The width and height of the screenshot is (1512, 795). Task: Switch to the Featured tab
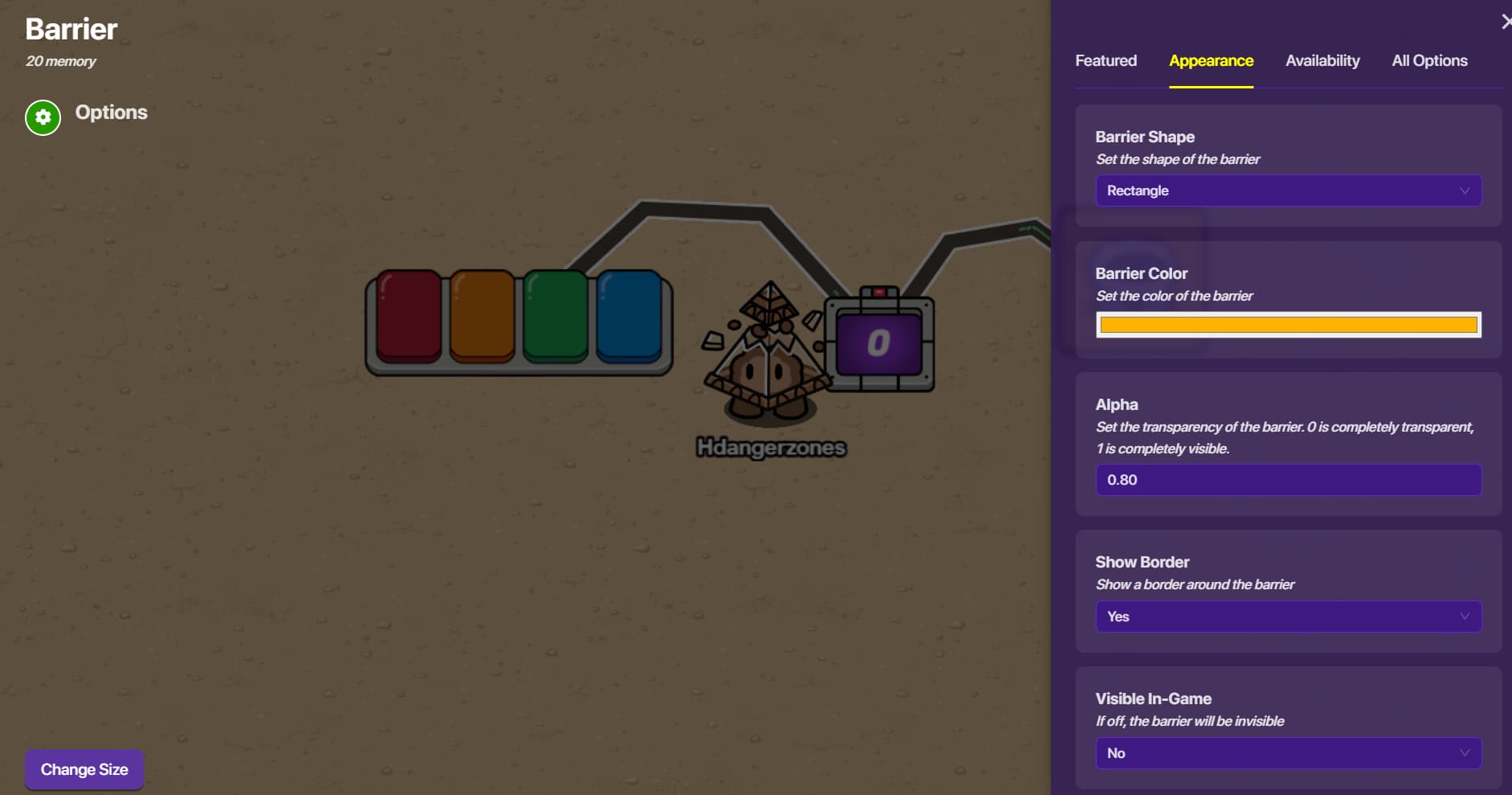[x=1105, y=61]
